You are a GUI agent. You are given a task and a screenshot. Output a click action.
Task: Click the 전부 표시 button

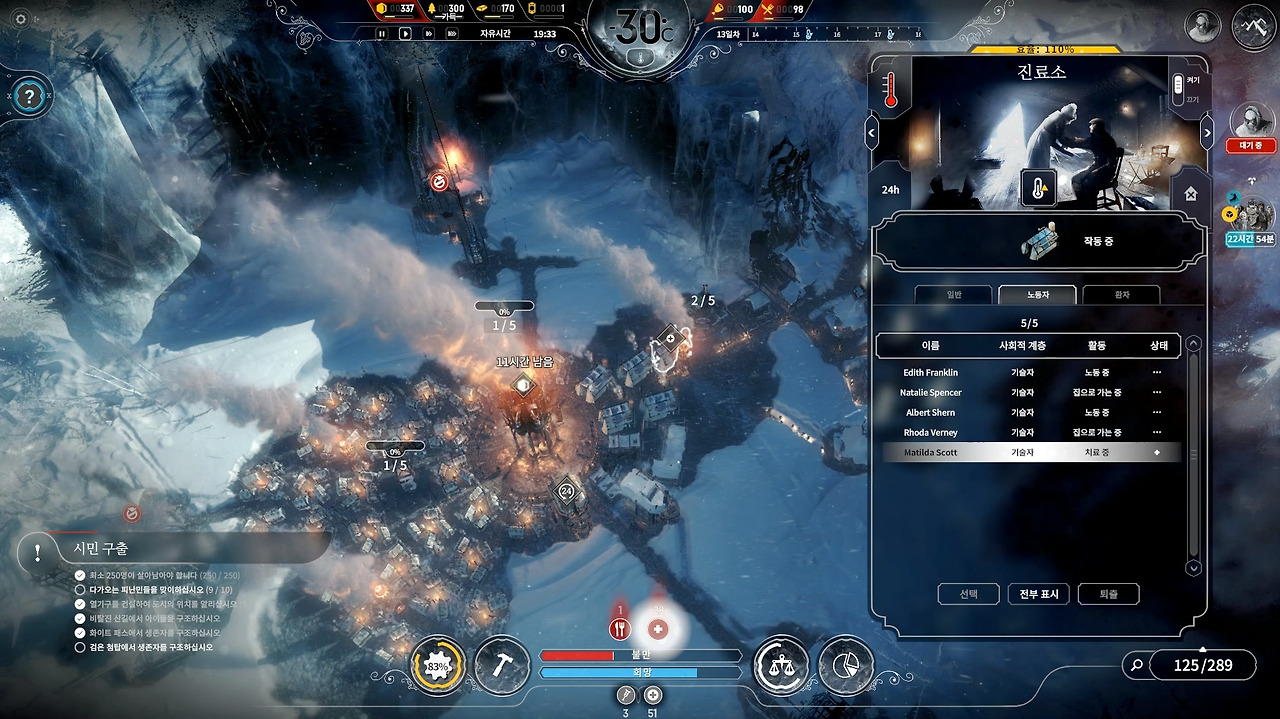click(x=1038, y=594)
